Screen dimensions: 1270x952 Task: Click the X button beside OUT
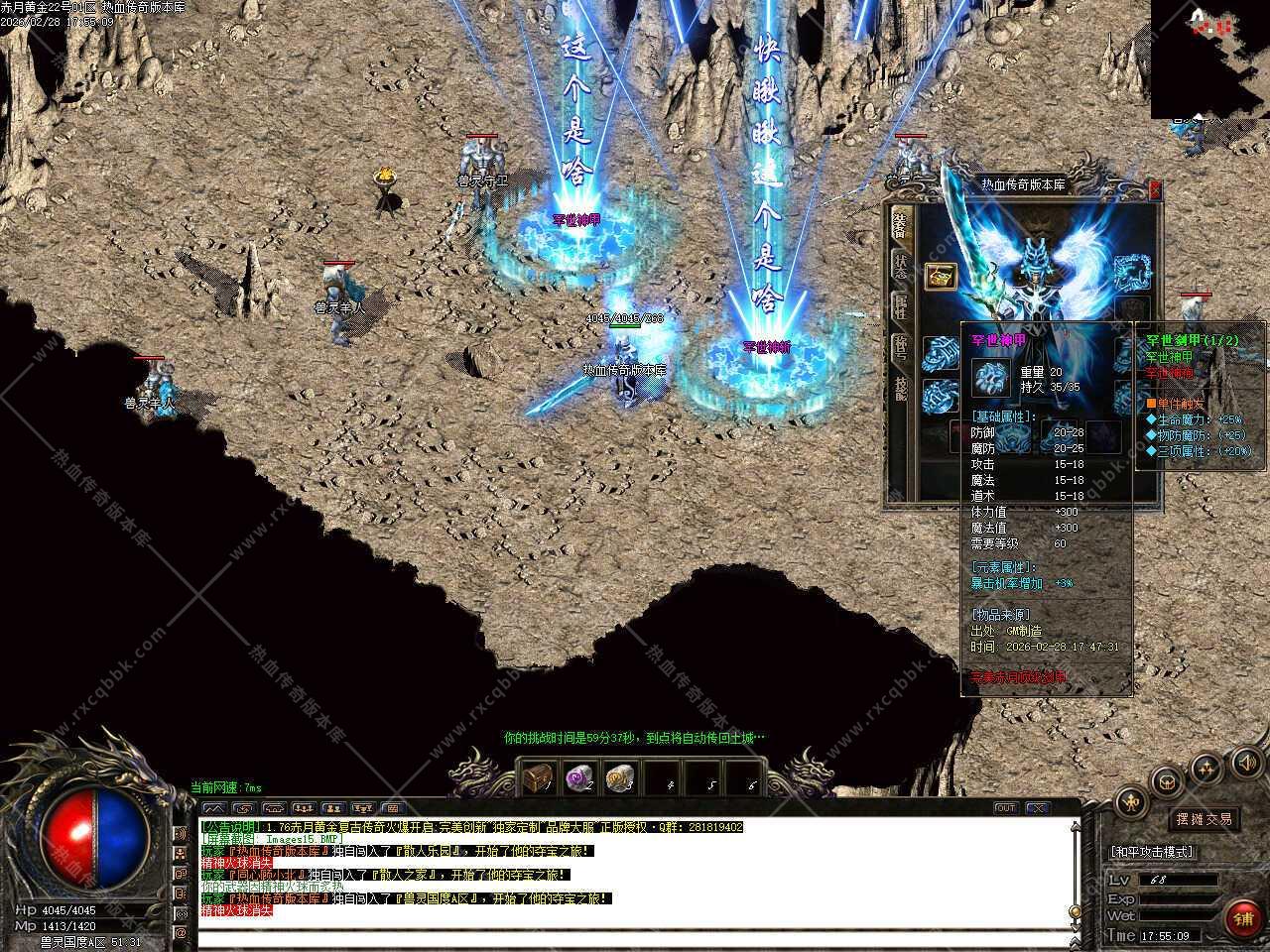[x=1036, y=808]
